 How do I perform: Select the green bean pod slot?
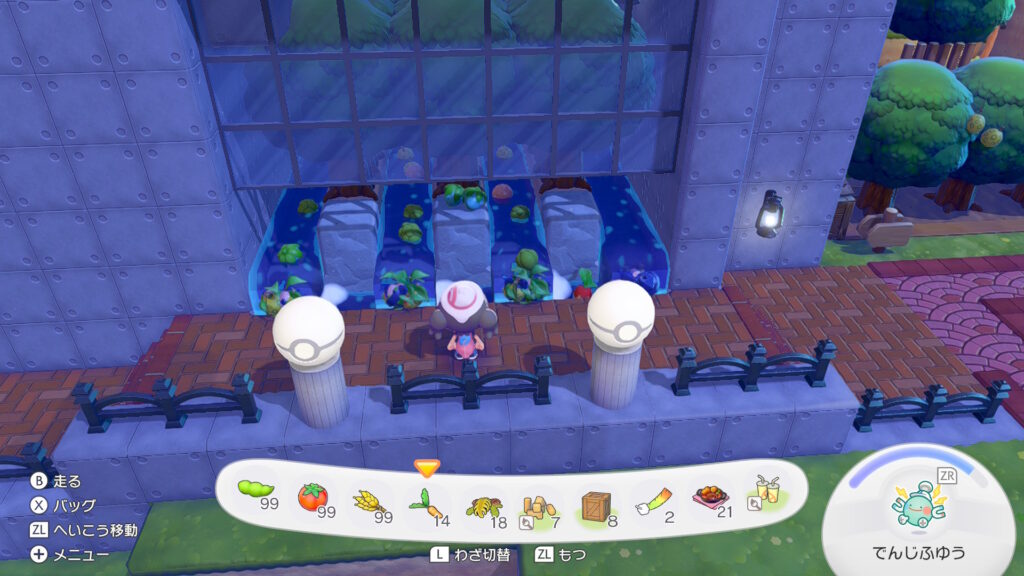click(x=257, y=494)
